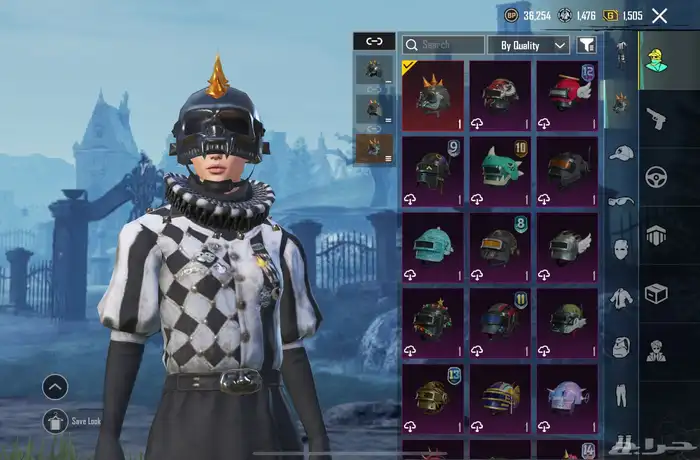Select the red winged helmet with 12 badge
Screen dimensions: 700x460
pyautogui.click(x=568, y=96)
